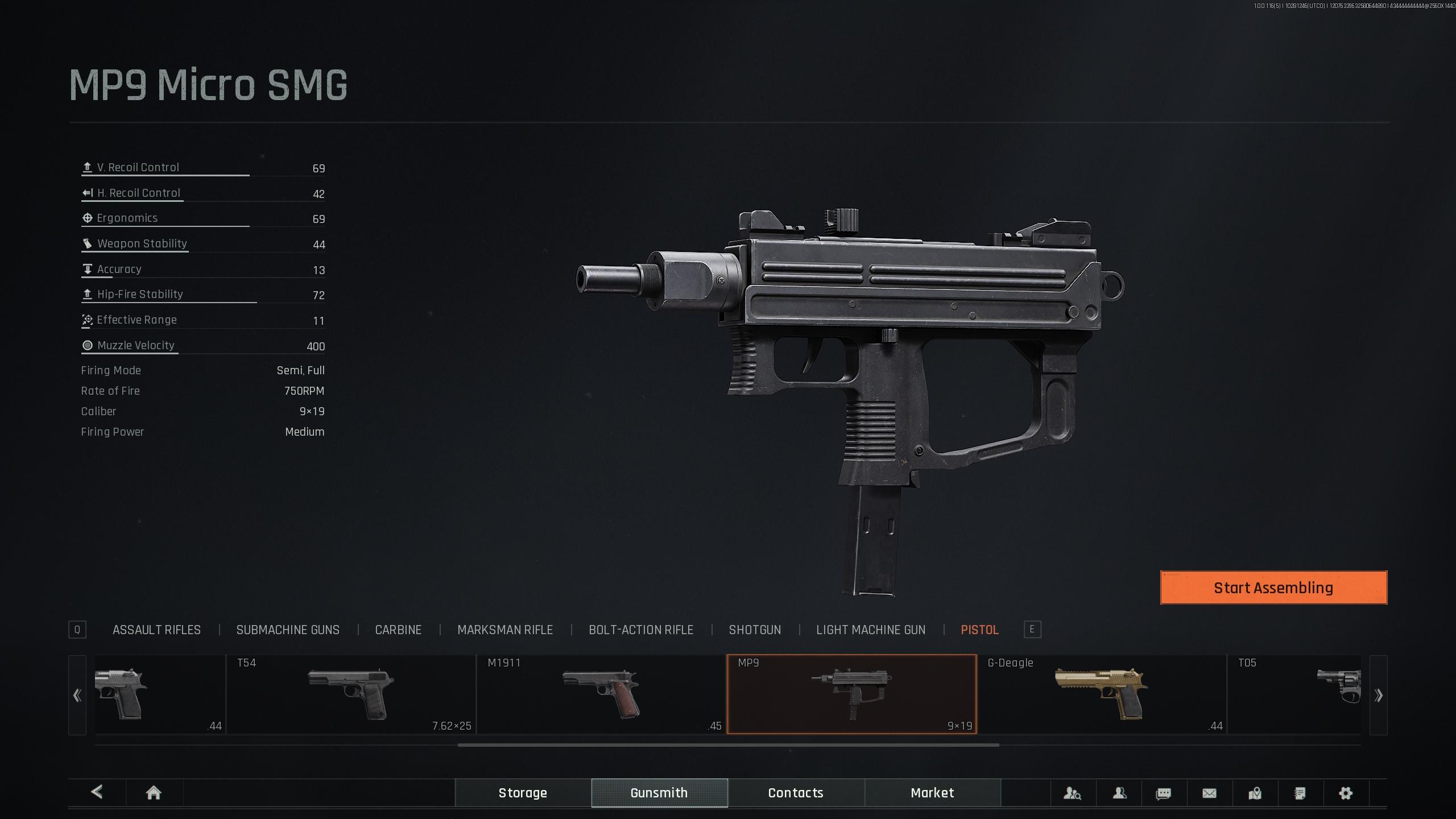This screenshot has height=819, width=1456.
Task: Click the right arrow of the weapon carousel
Action: pyautogui.click(x=1378, y=695)
